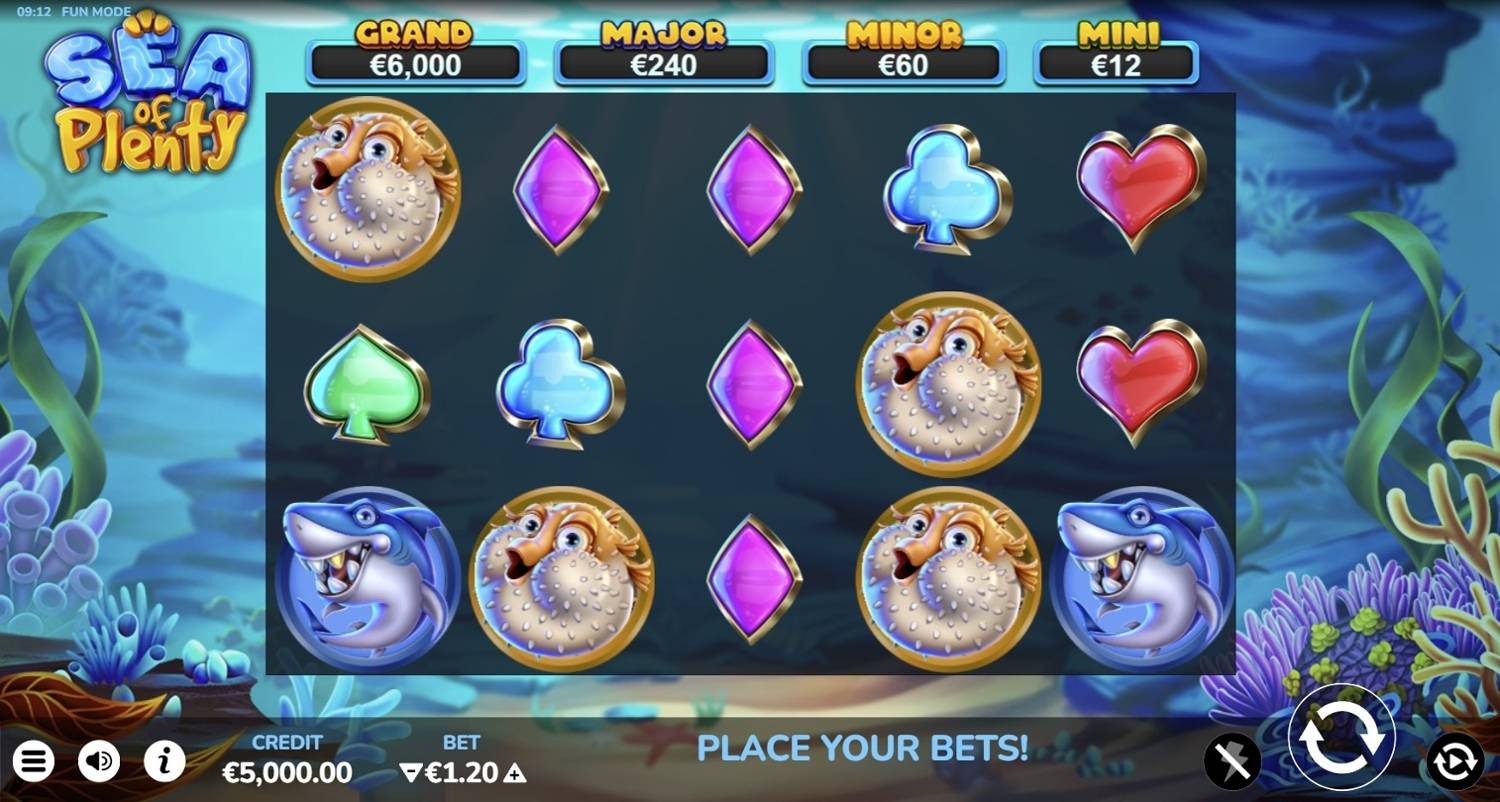
Task: Activate the autoplay button
Action: click(1454, 762)
